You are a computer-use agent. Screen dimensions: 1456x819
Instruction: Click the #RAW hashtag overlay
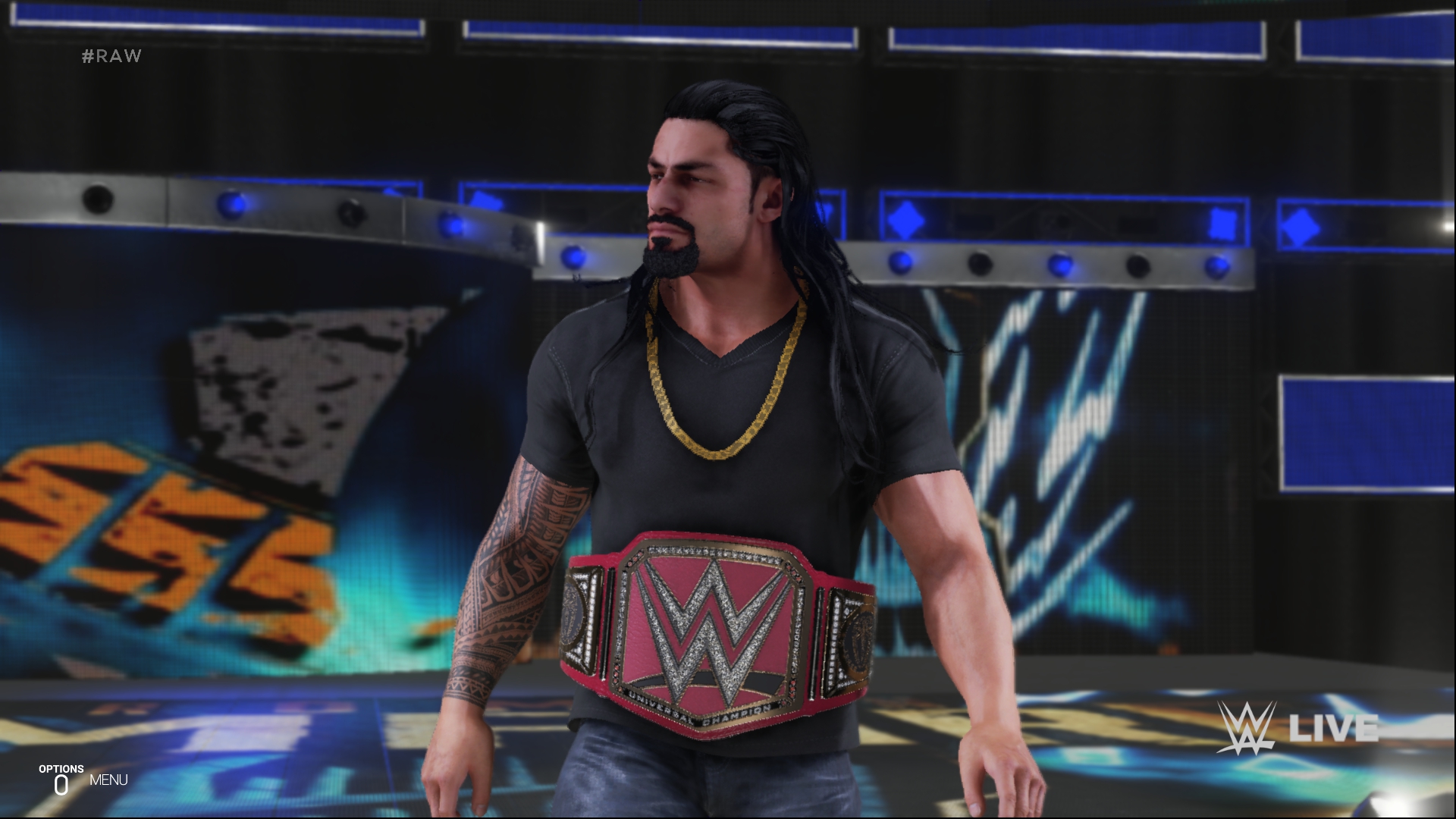(112, 55)
